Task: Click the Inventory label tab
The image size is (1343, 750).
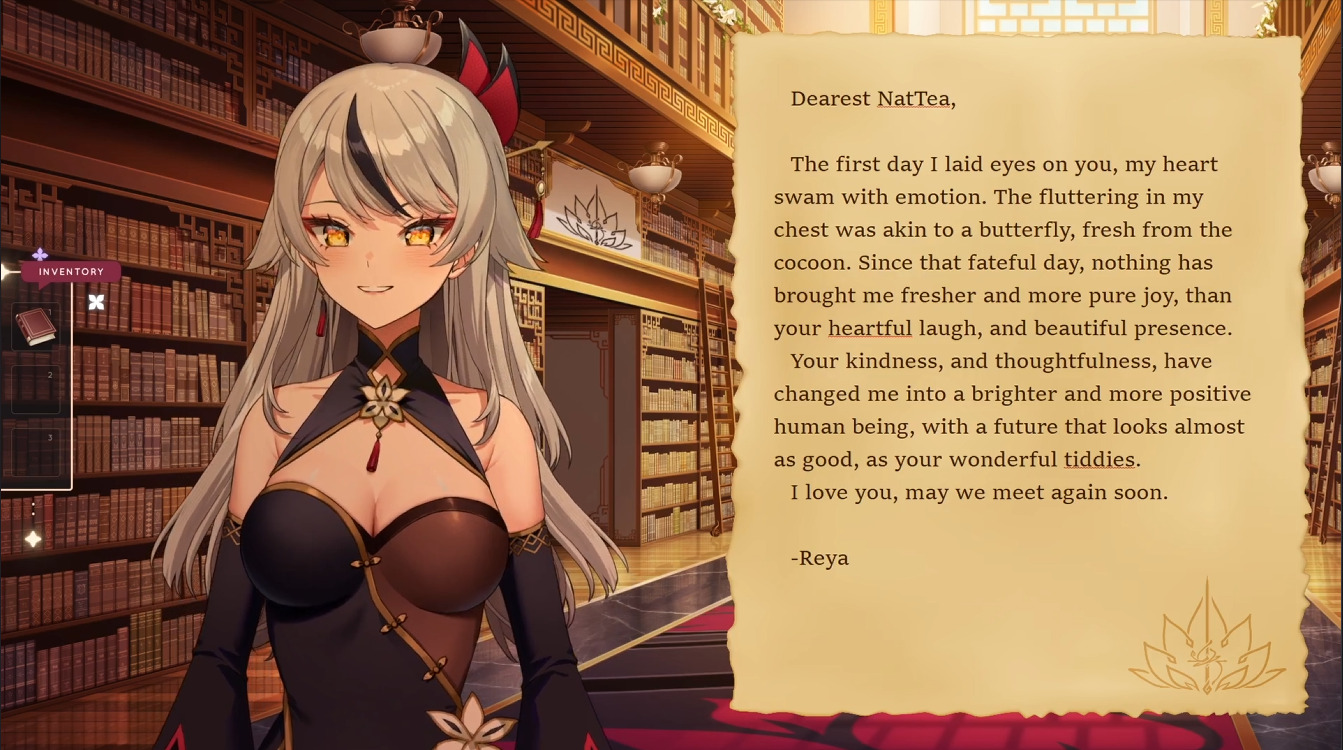Action: (x=71, y=272)
